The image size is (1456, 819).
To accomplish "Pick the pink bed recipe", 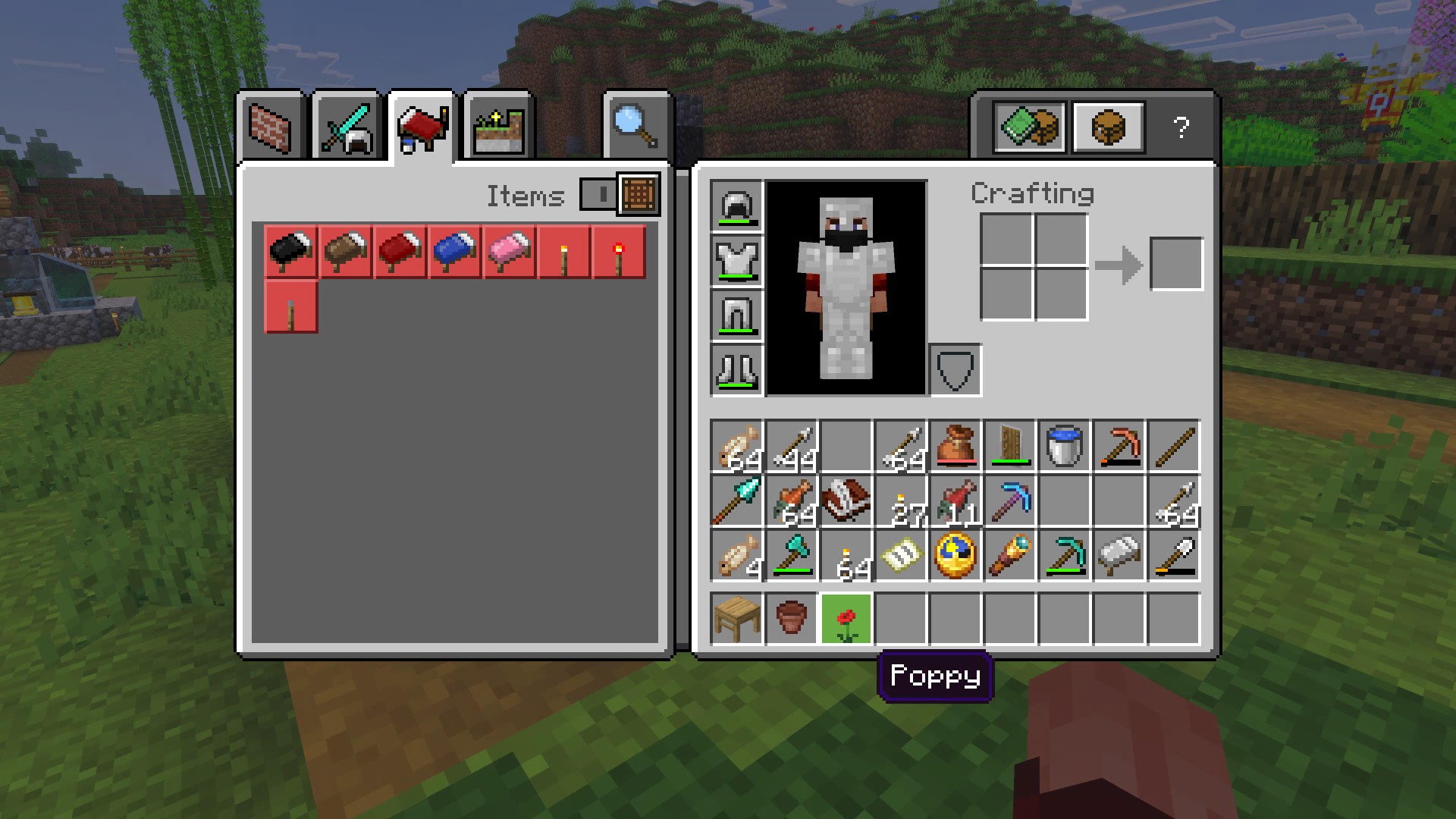I will pos(510,252).
